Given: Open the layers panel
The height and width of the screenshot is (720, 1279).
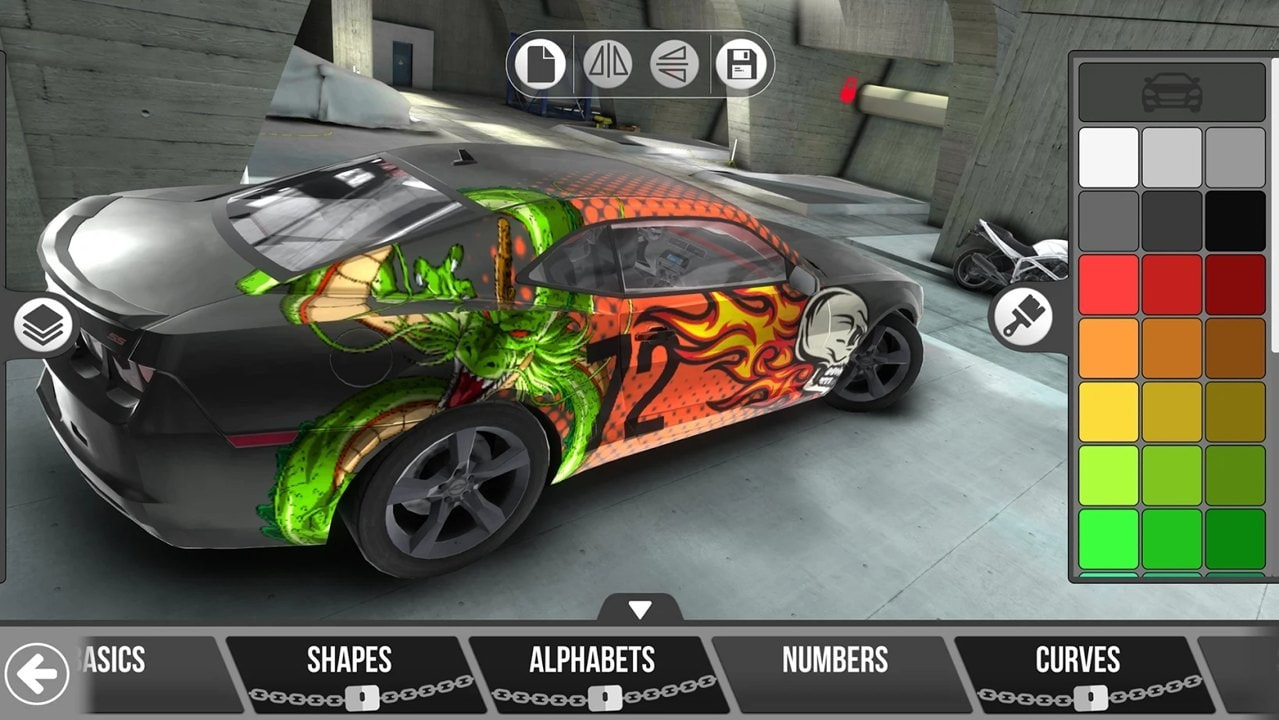Looking at the screenshot, I should click(x=43, y=326).
